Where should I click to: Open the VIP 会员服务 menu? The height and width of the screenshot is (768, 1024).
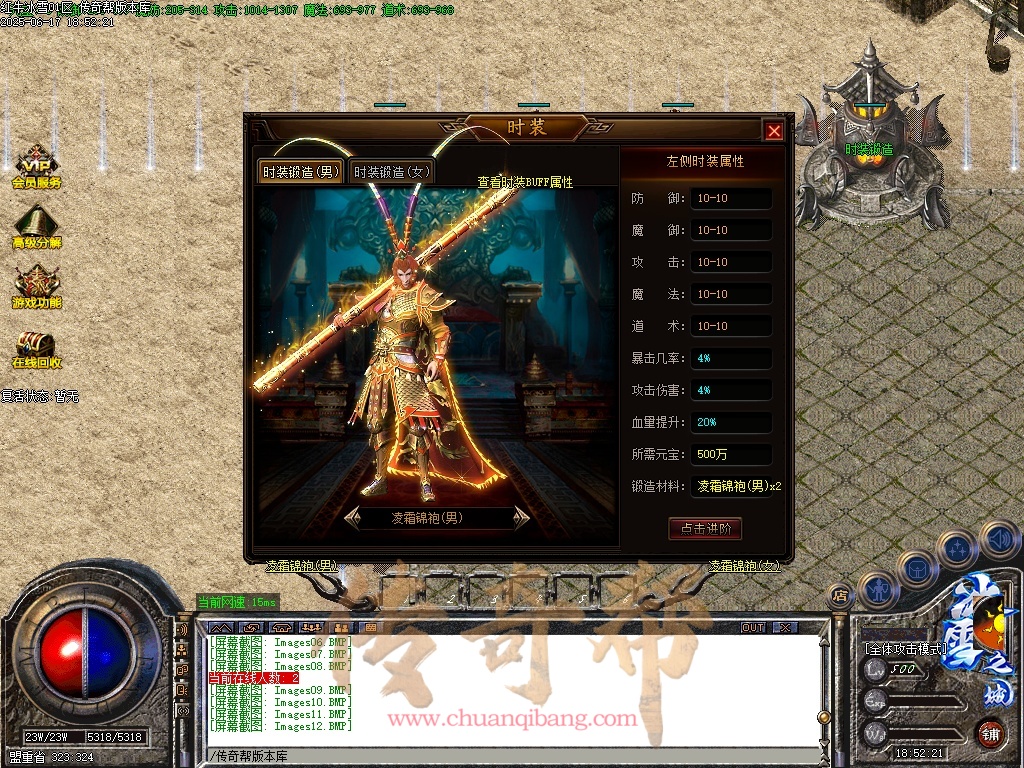37,168
